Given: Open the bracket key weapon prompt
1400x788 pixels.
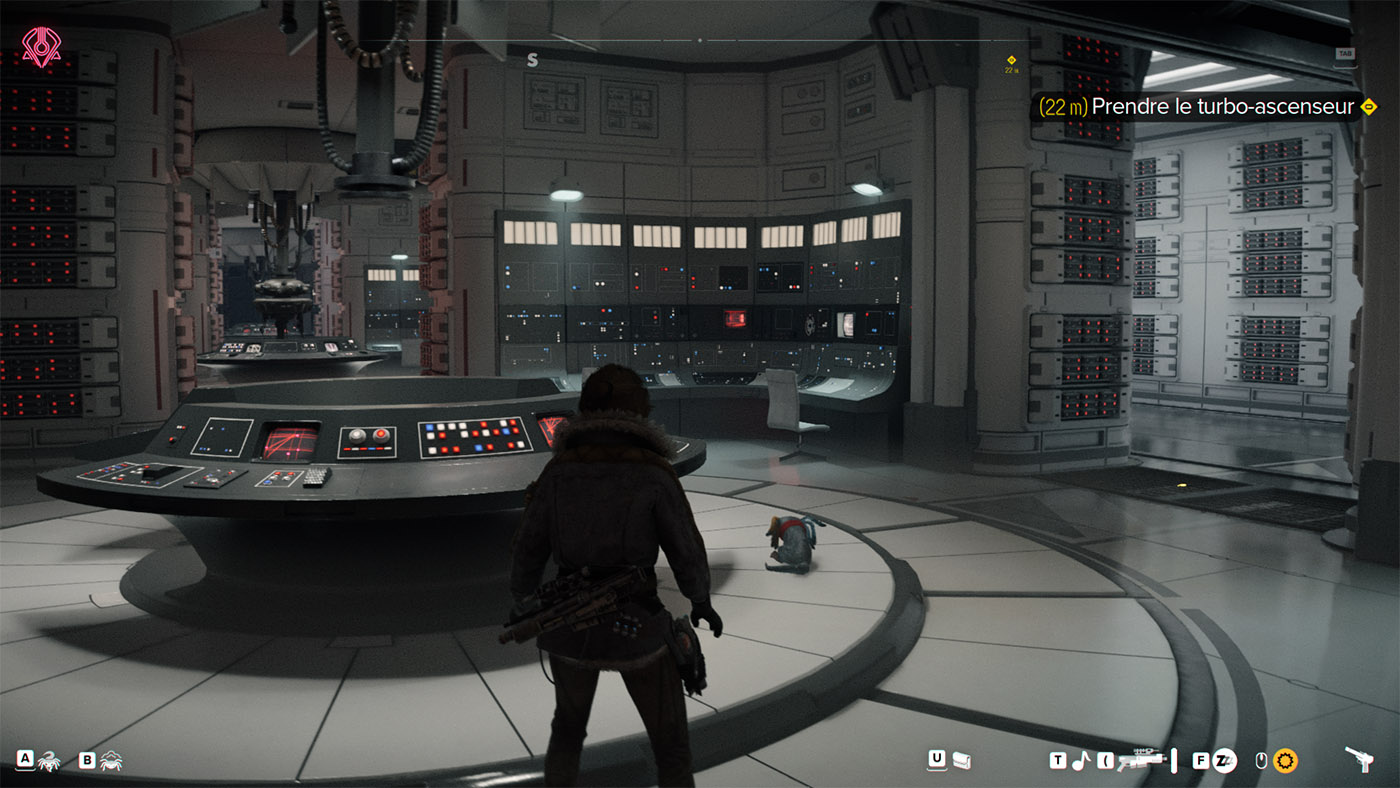Looking at the screenshot, I should point(1104,760).
